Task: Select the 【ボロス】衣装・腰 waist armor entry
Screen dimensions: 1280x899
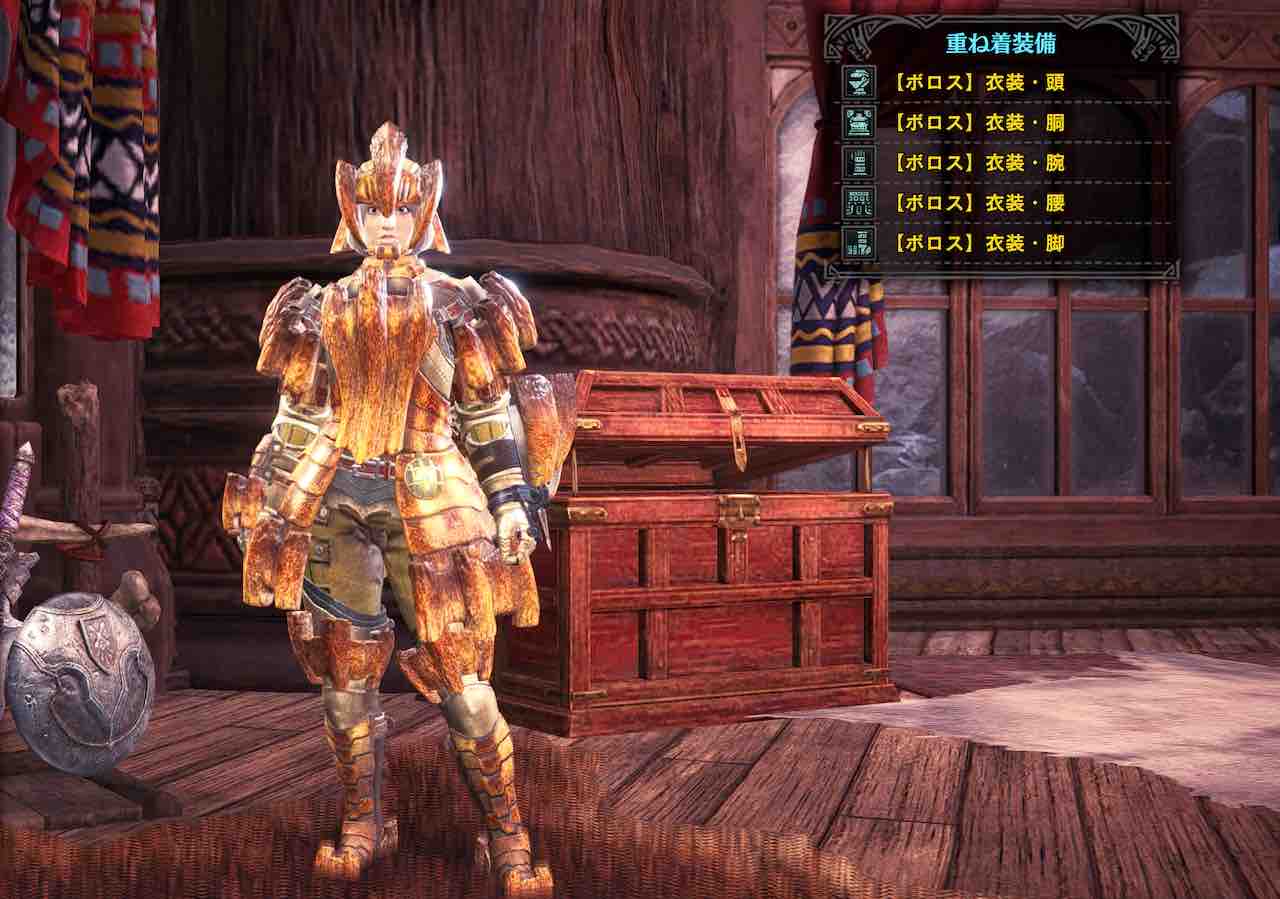Action: [x=979, y=202]
